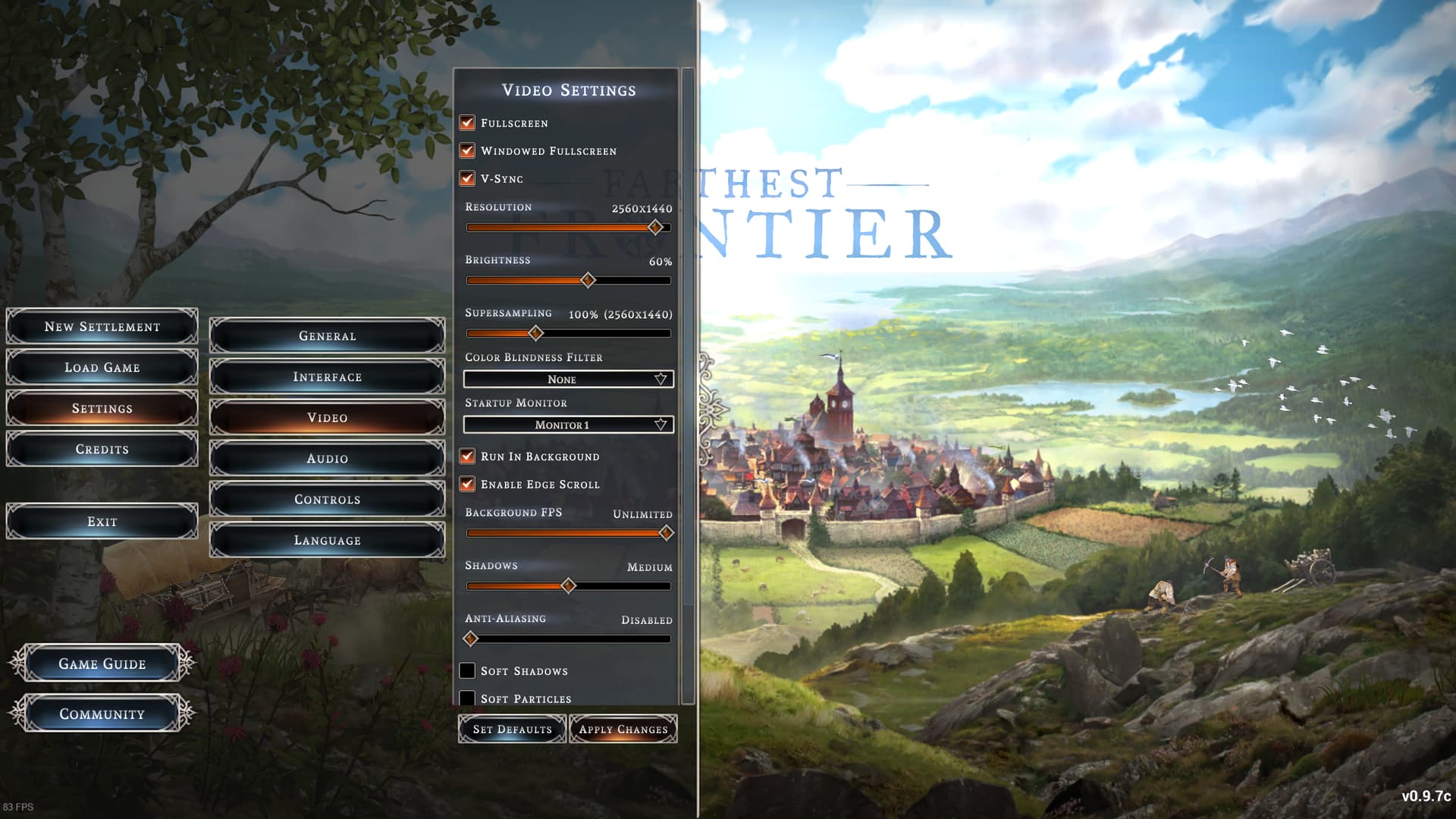Screen dimensions: 1456x819
Task: Open the Audio settings section
Action: 327,459
